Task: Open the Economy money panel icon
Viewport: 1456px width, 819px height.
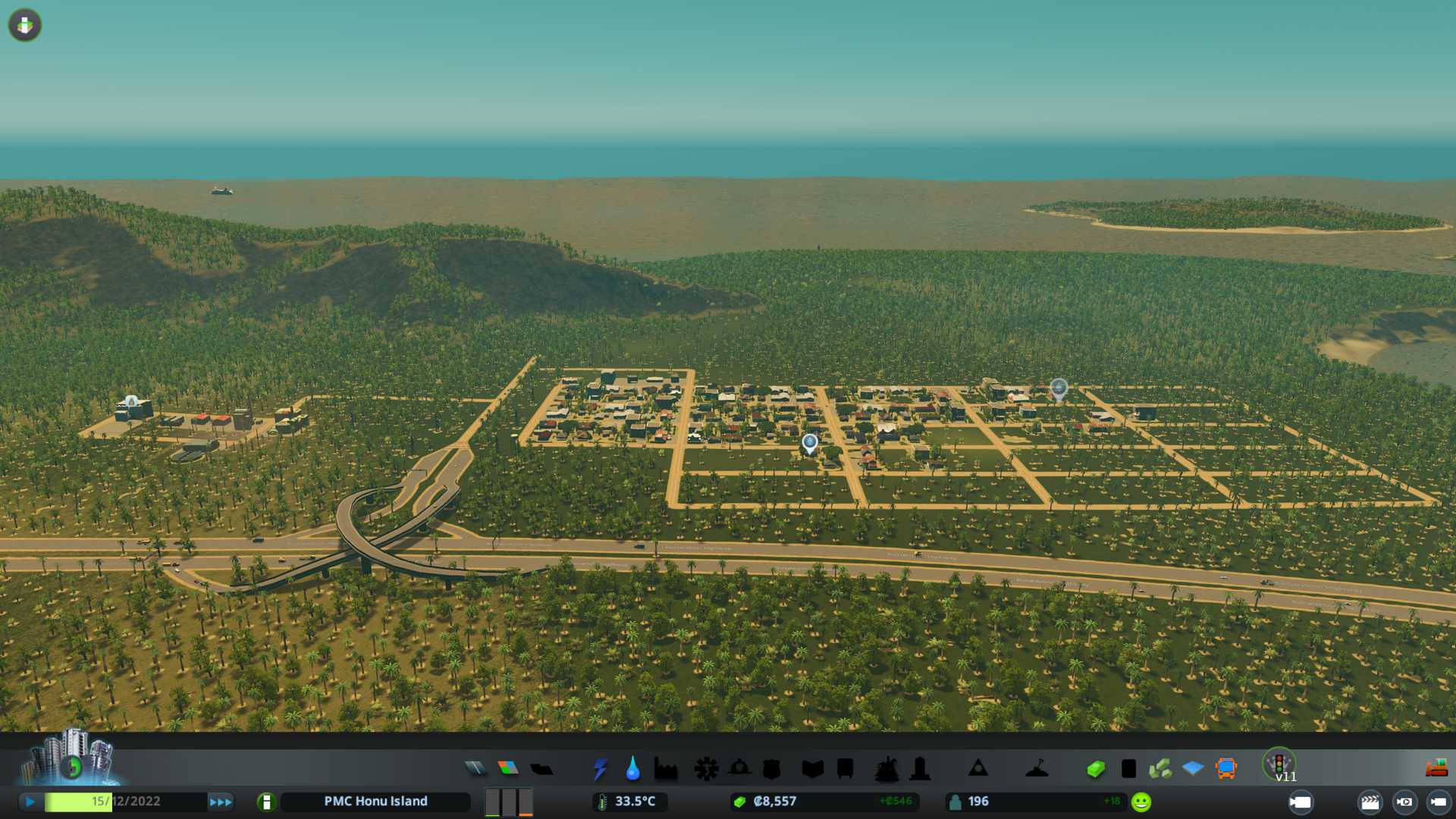Action: tap(1096, 769)
